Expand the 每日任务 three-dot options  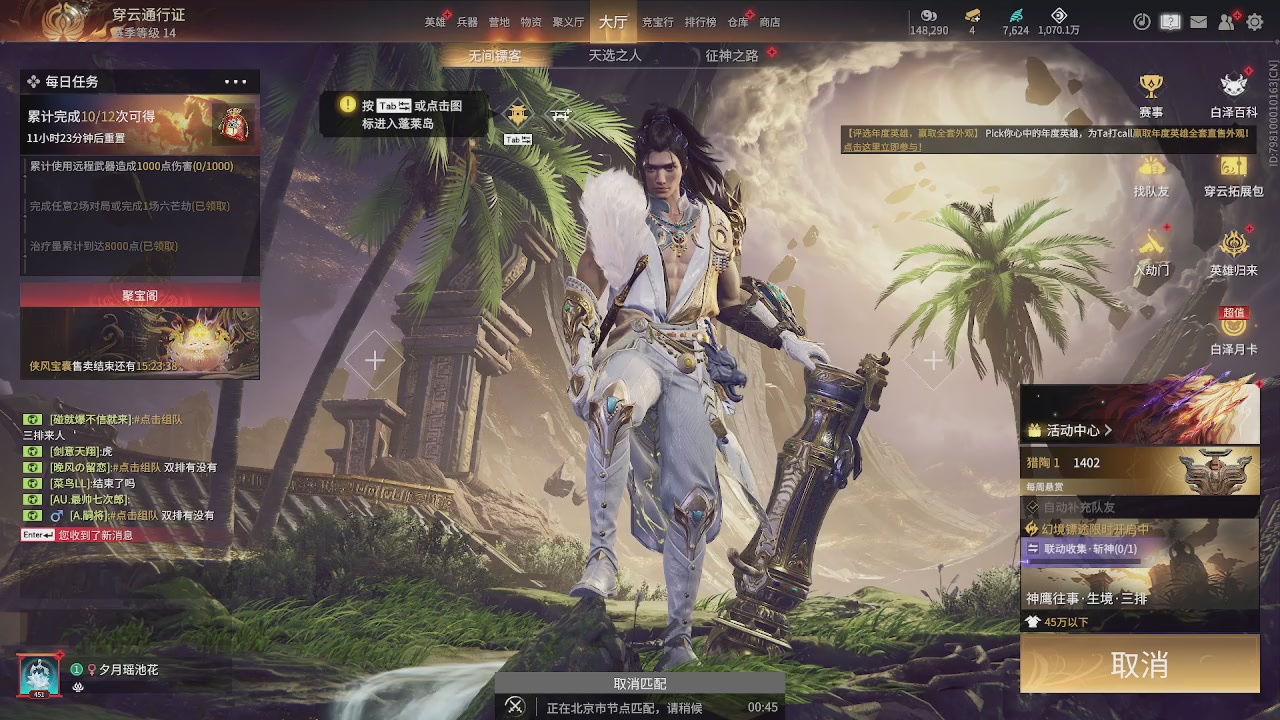(x=236, y=82)
